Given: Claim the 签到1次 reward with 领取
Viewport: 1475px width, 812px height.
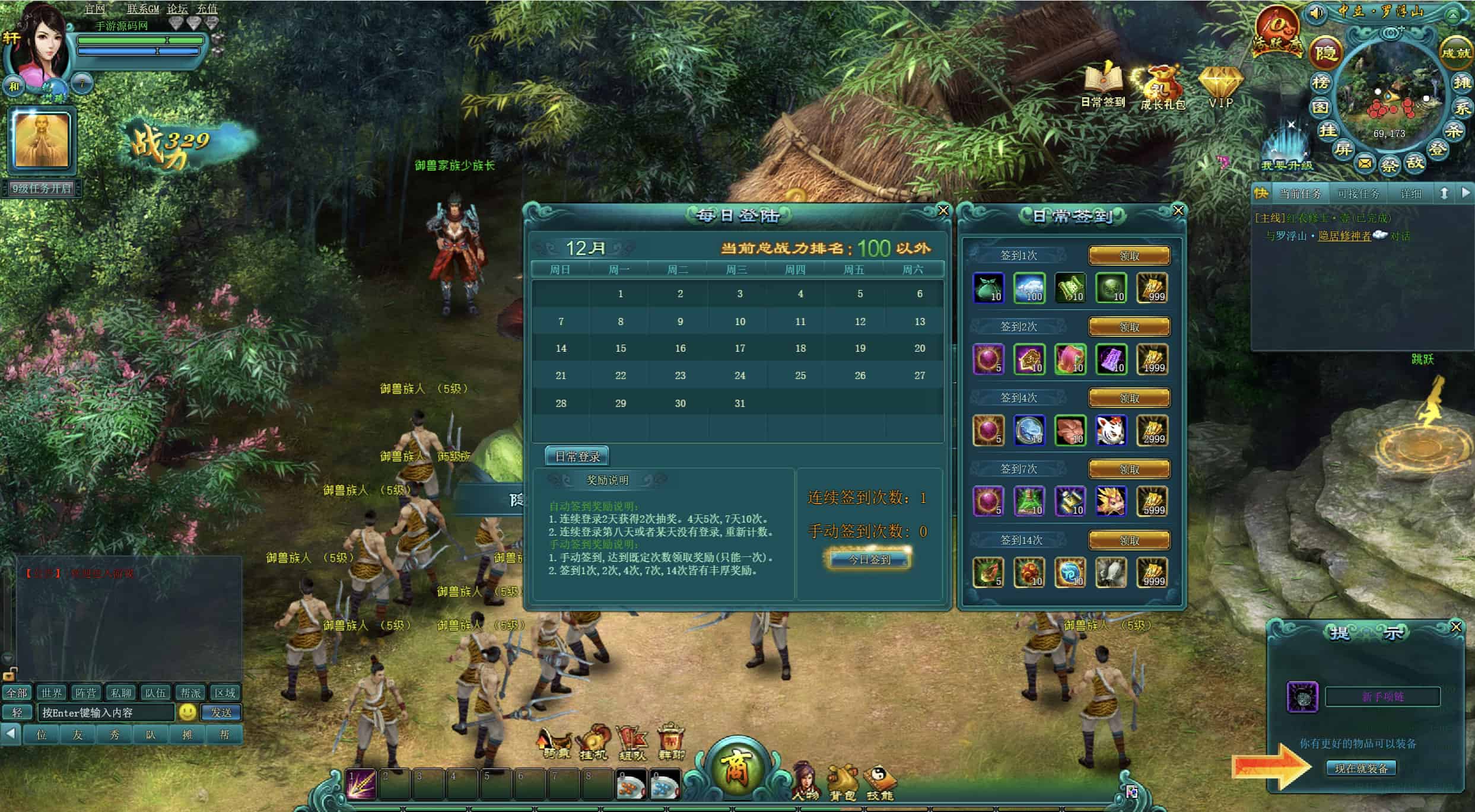Looking at the screenshot, I should tap(1129, 256).
